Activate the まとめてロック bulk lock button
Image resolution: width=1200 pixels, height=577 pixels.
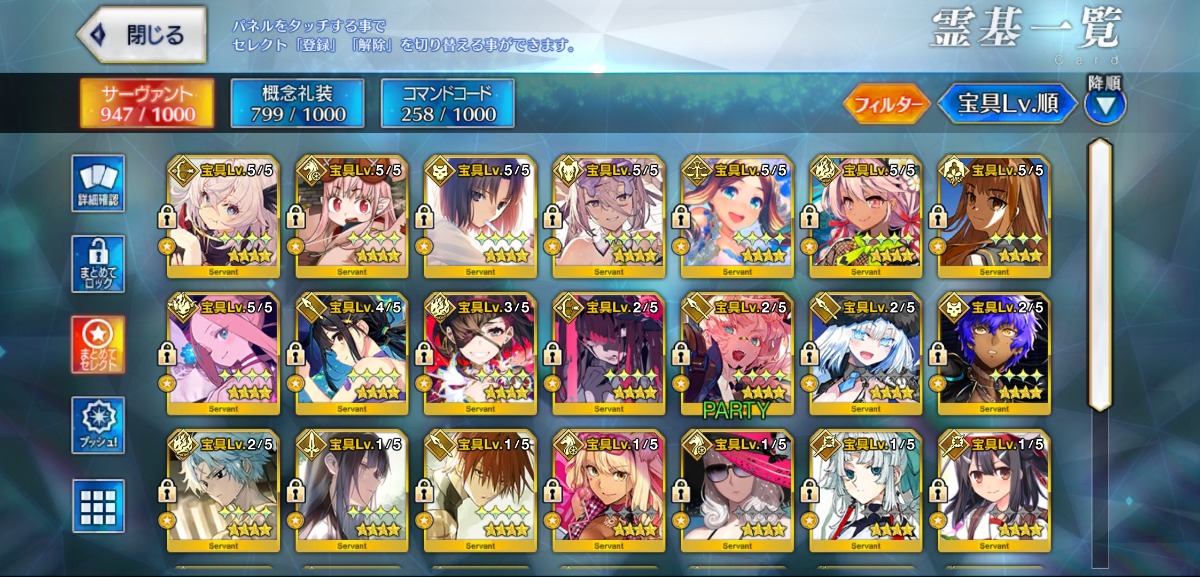(x=98, y=264)
